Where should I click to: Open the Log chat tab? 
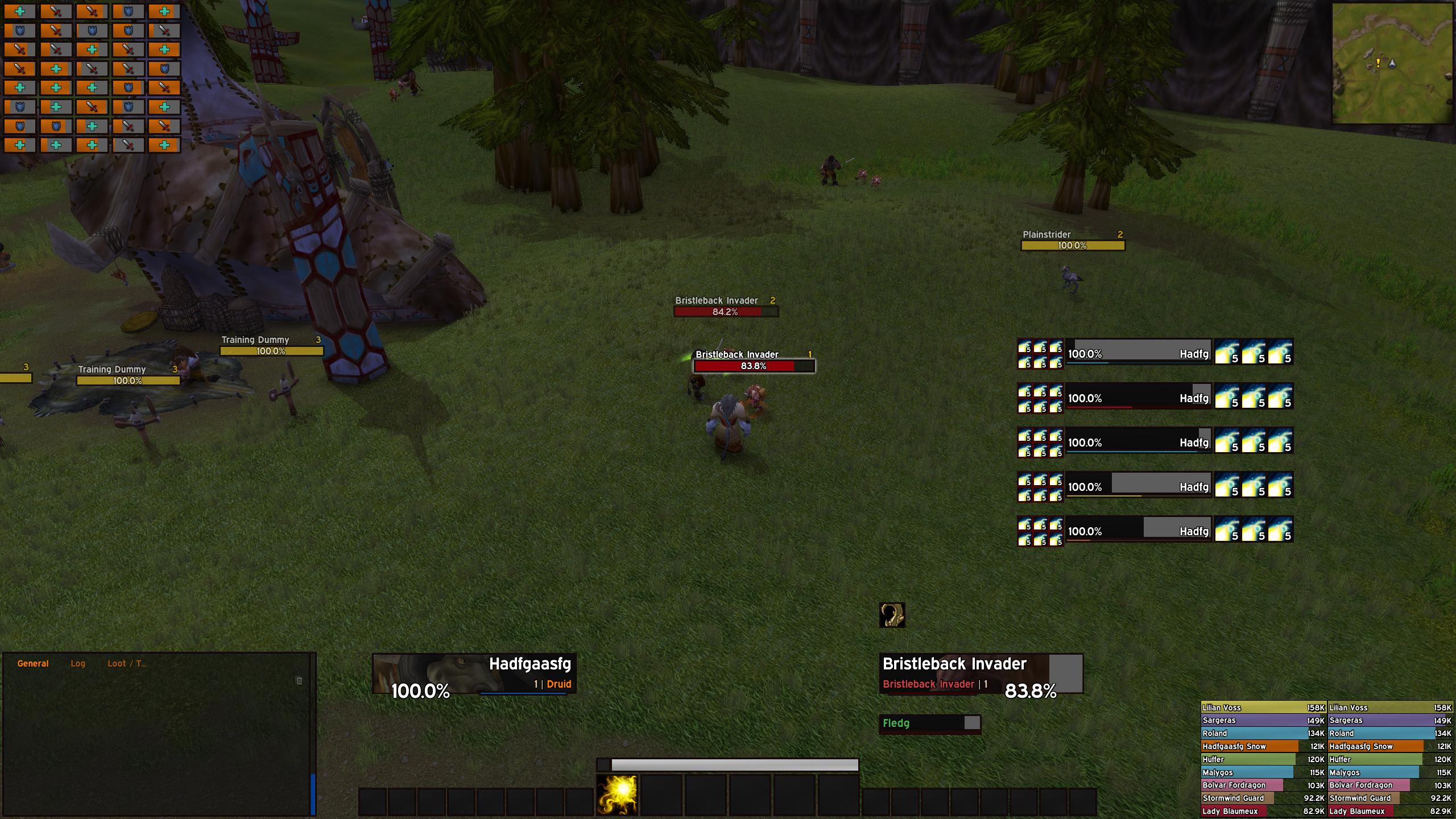(78, 664)
